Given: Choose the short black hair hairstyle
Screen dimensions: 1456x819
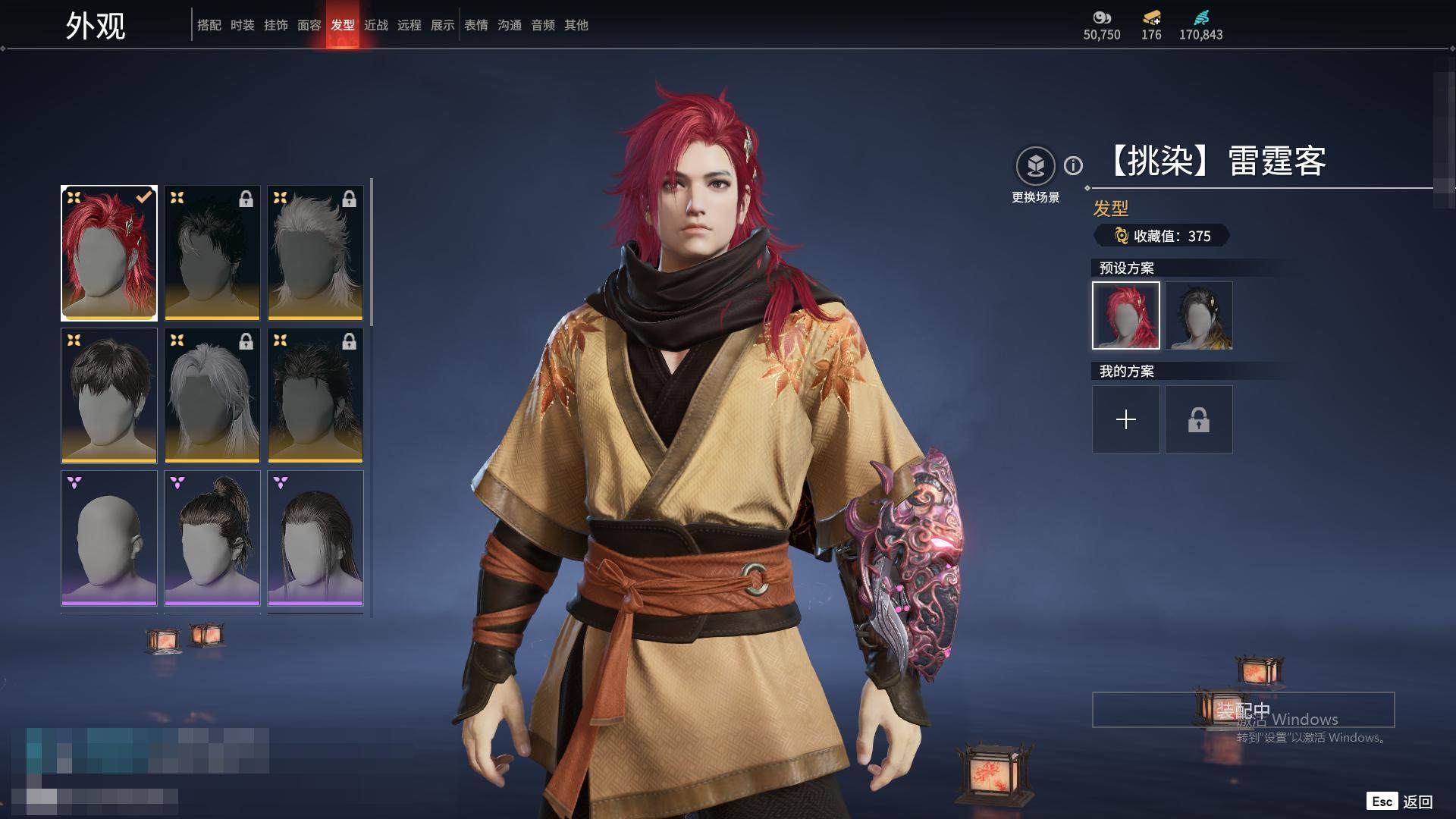Looking at the screenshot, I should [x=109, y=395].
